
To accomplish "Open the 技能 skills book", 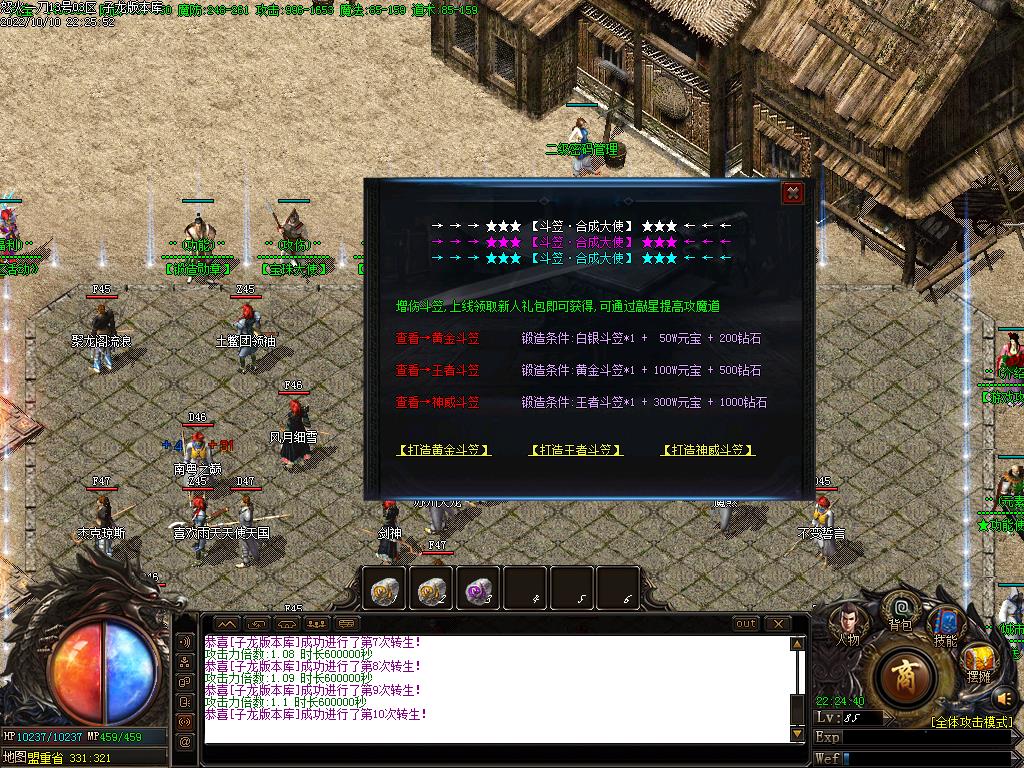I will 944,624.
